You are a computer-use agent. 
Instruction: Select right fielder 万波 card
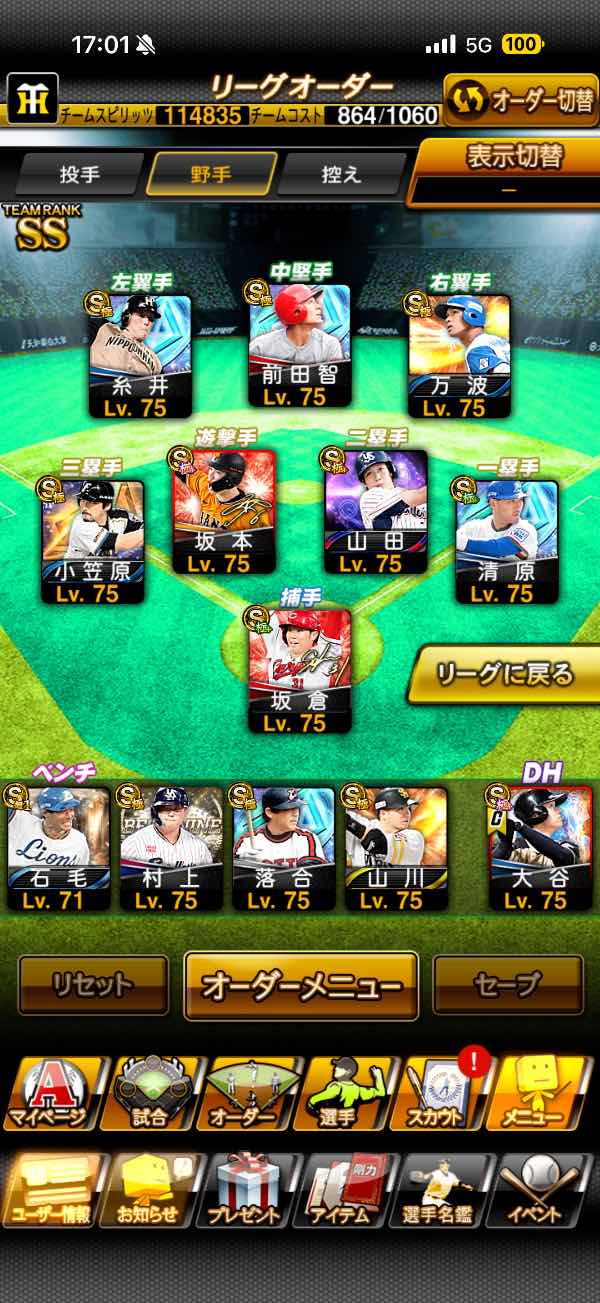pos(459,356)
